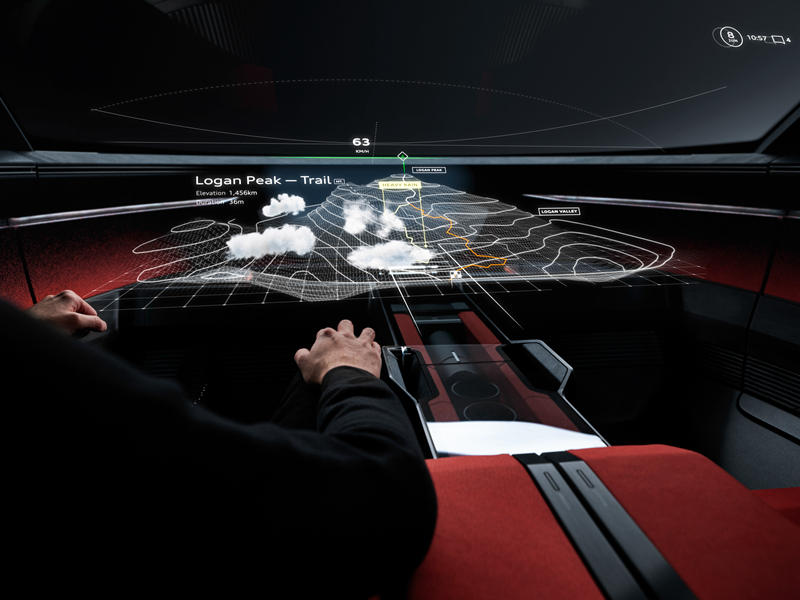
Task: Click the circular gauge icon beside the clock
Action: (x=729, y=37)
